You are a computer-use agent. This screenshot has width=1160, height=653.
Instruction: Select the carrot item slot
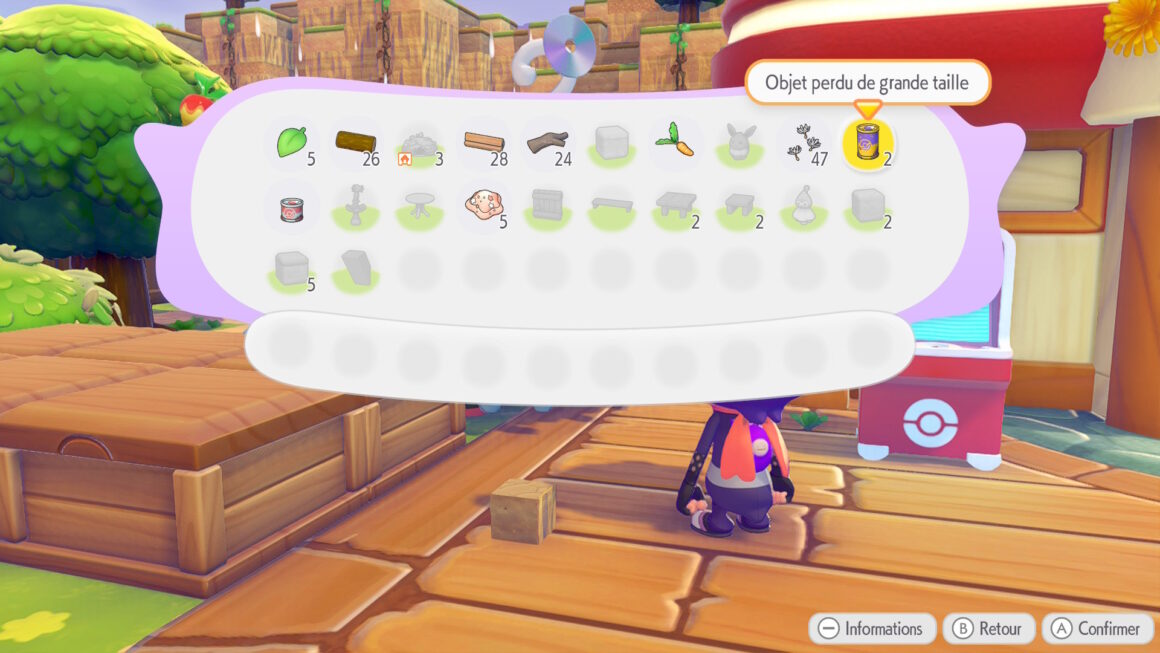[x=675, y=142]
